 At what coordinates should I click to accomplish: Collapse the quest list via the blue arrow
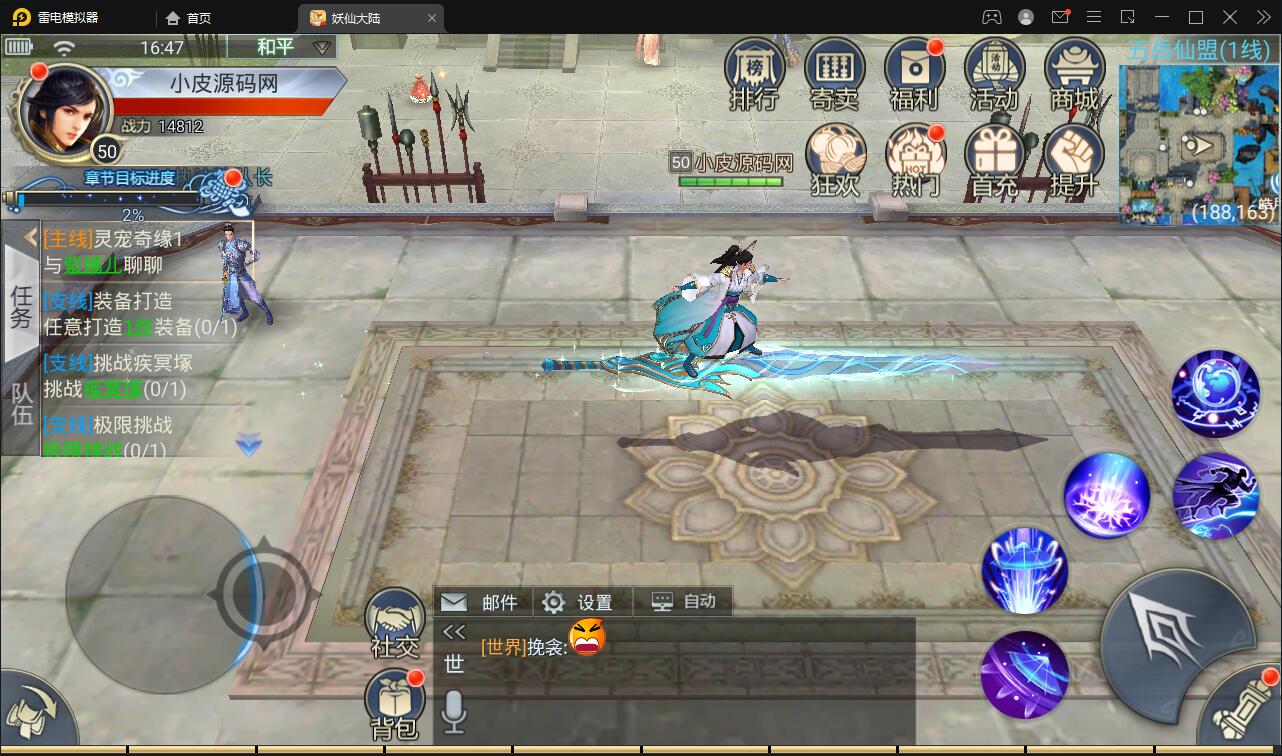[247, 447]
